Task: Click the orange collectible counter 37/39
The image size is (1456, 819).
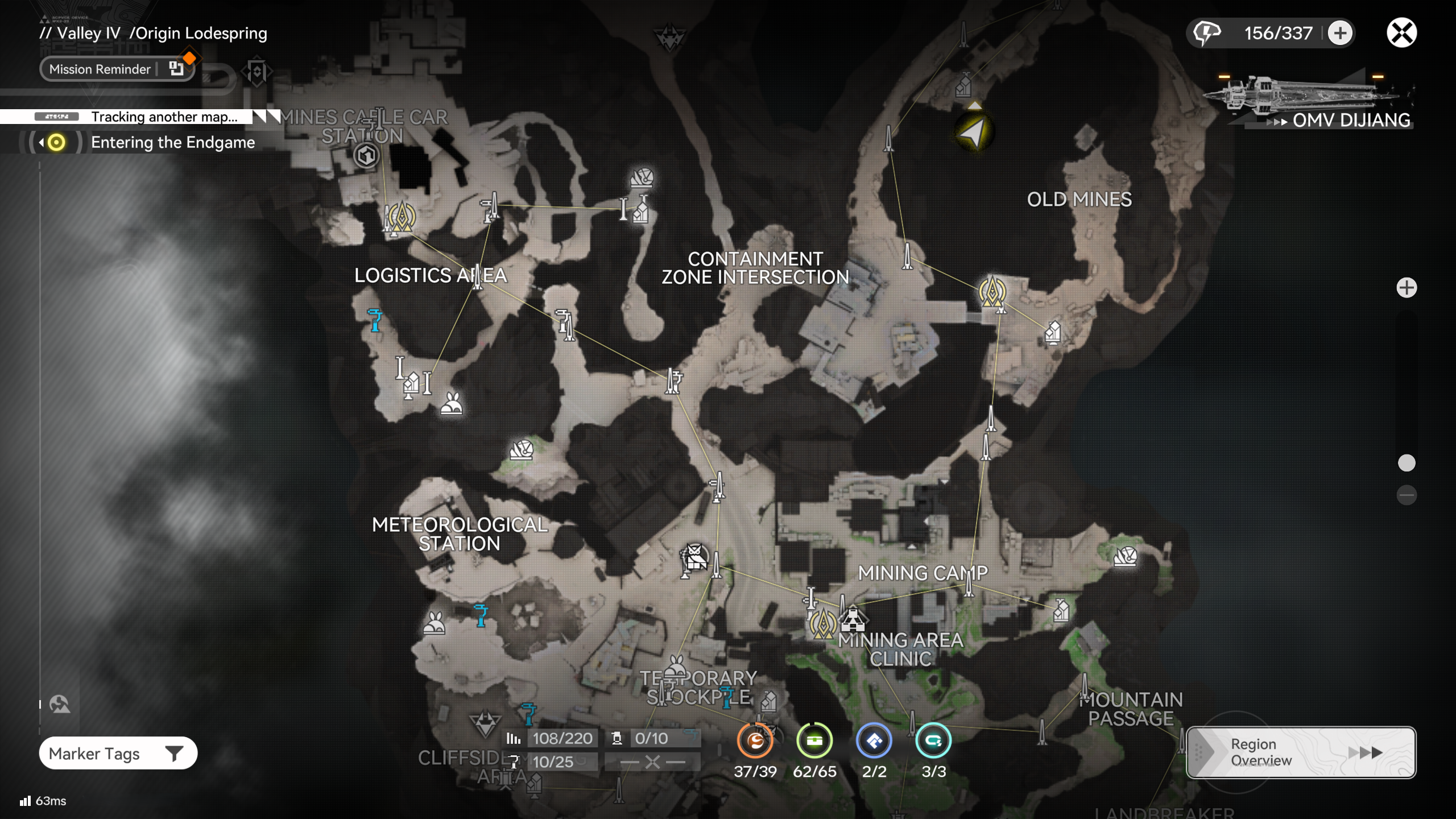Action: (x=755, y=741)
